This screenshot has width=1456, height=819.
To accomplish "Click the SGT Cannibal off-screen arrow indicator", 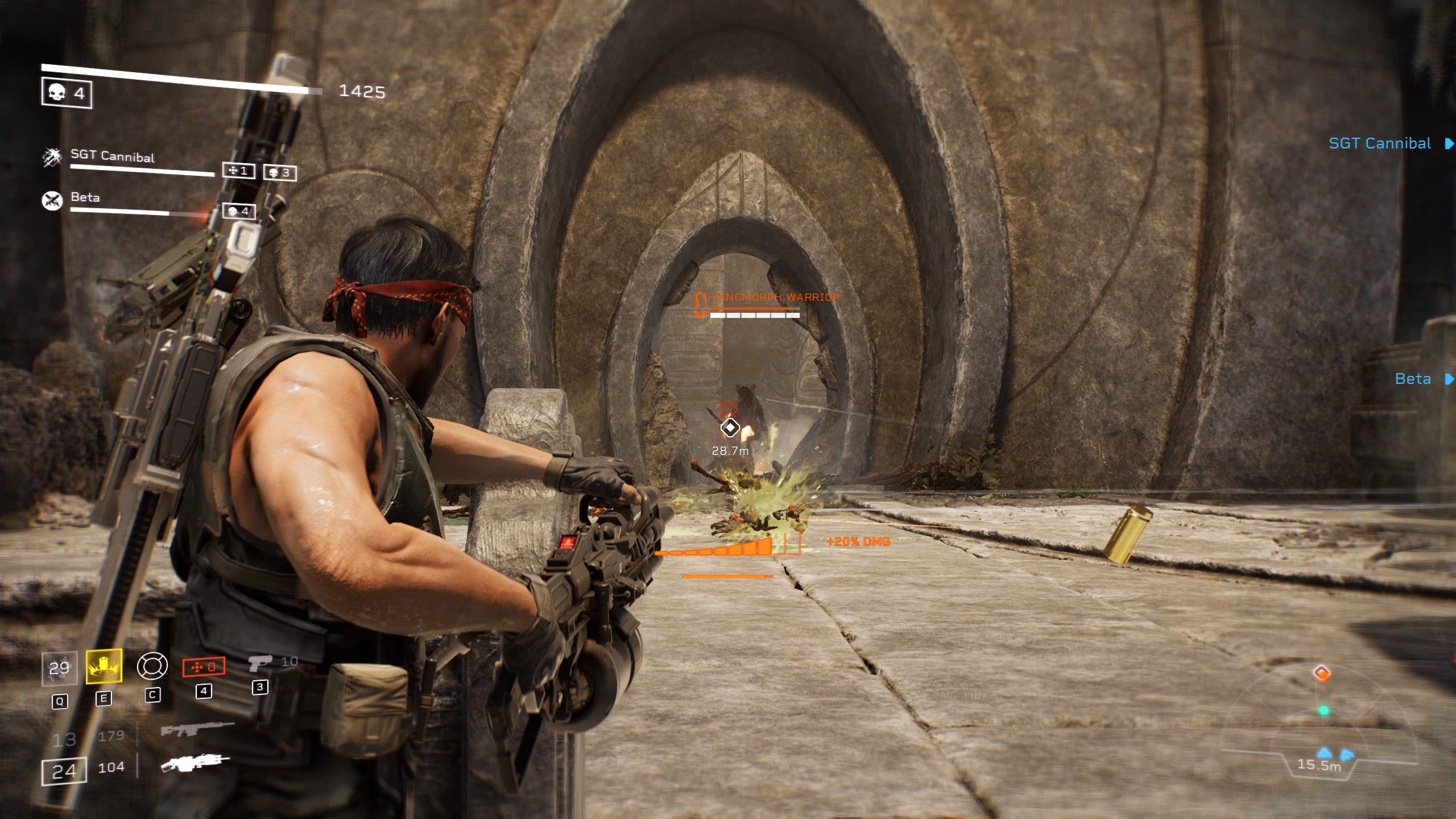I will point(1449,144).
